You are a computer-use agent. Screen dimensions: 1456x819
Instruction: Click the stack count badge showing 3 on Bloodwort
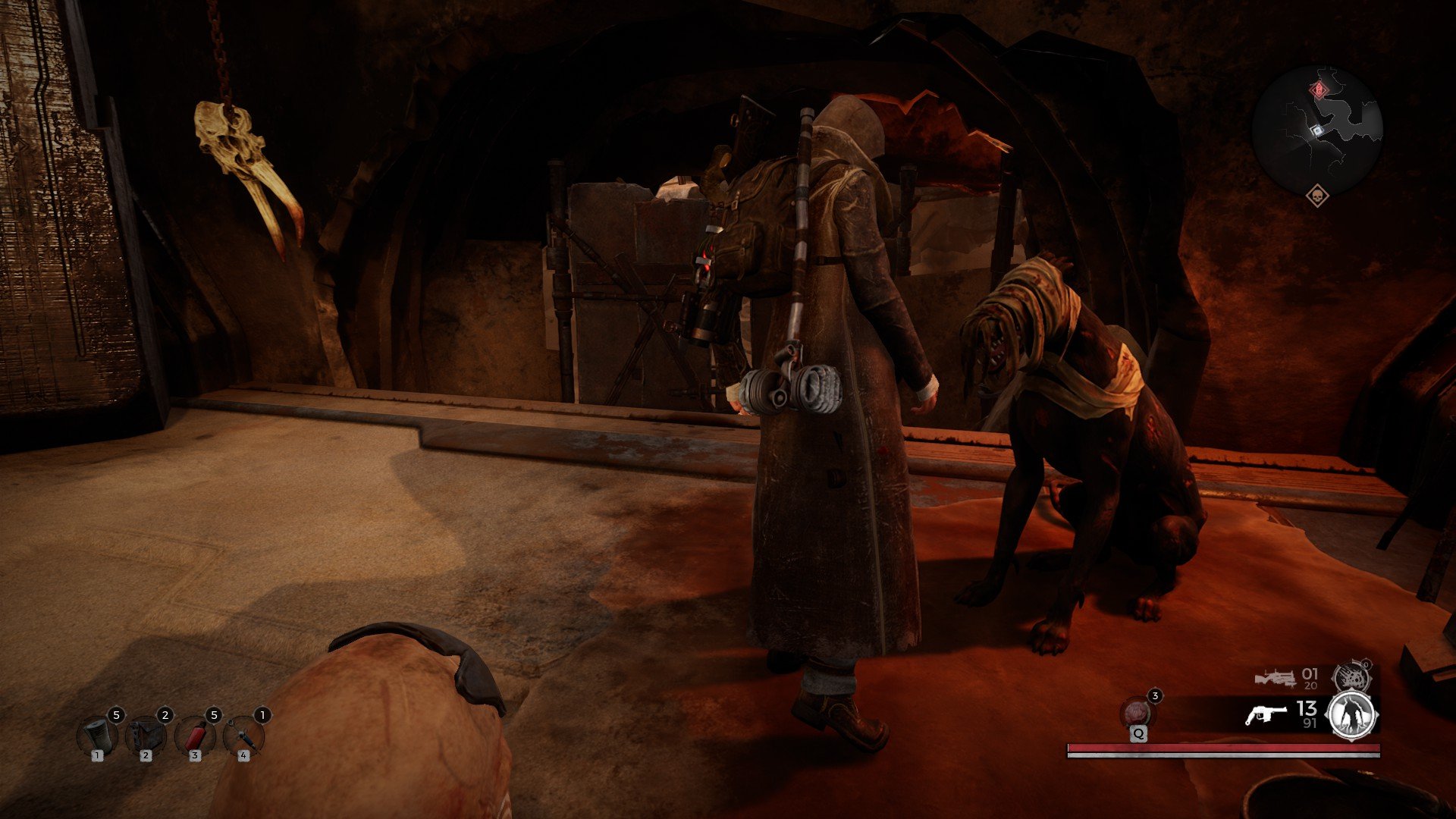tap(1156, 695)
